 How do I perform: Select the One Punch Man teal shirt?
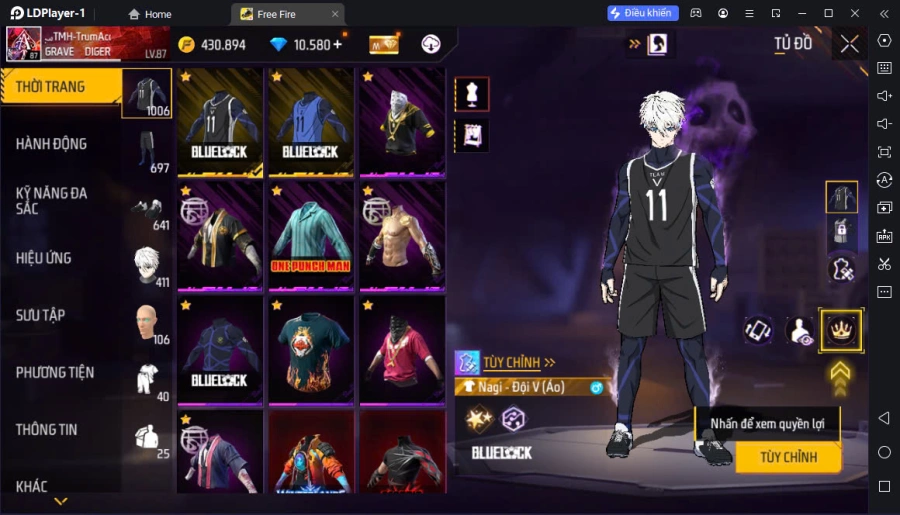coord(310,236)
